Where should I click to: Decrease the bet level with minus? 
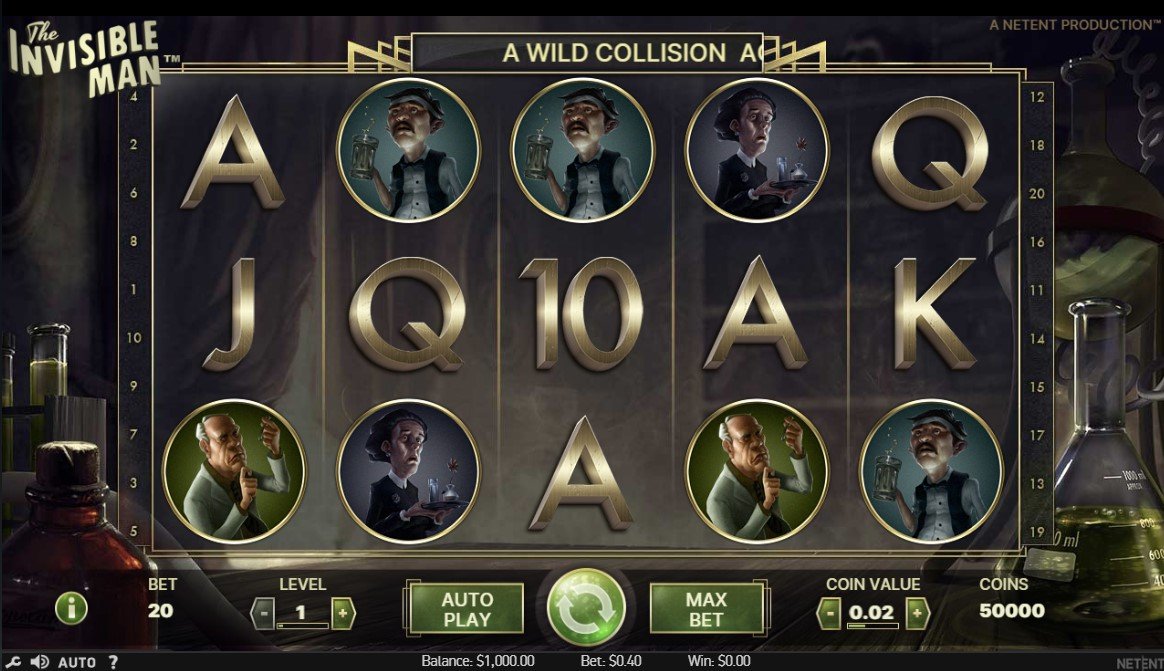point(263,611)
